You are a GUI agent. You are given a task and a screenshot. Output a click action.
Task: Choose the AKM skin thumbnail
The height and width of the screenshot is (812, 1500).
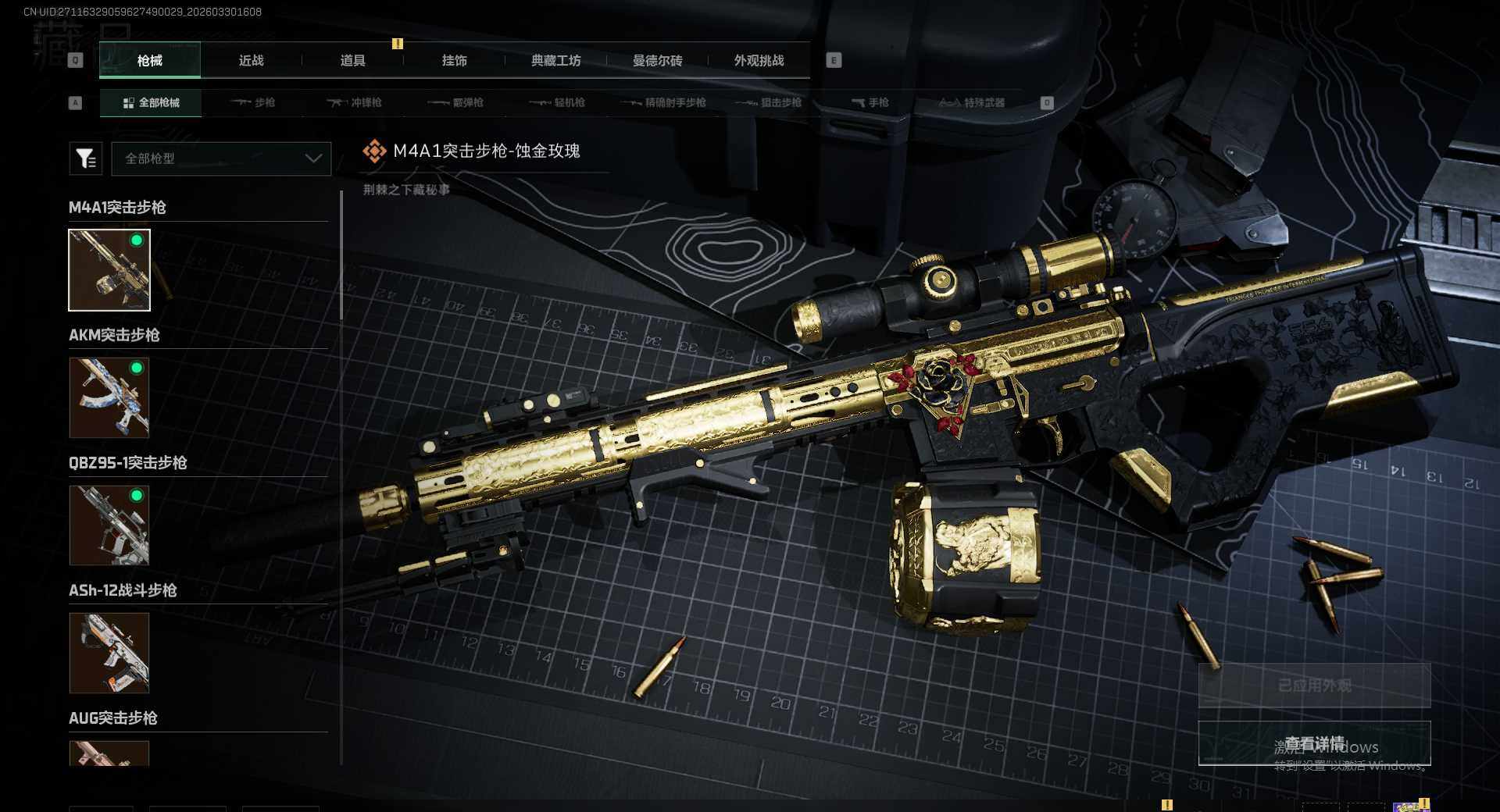click(109, 397)
